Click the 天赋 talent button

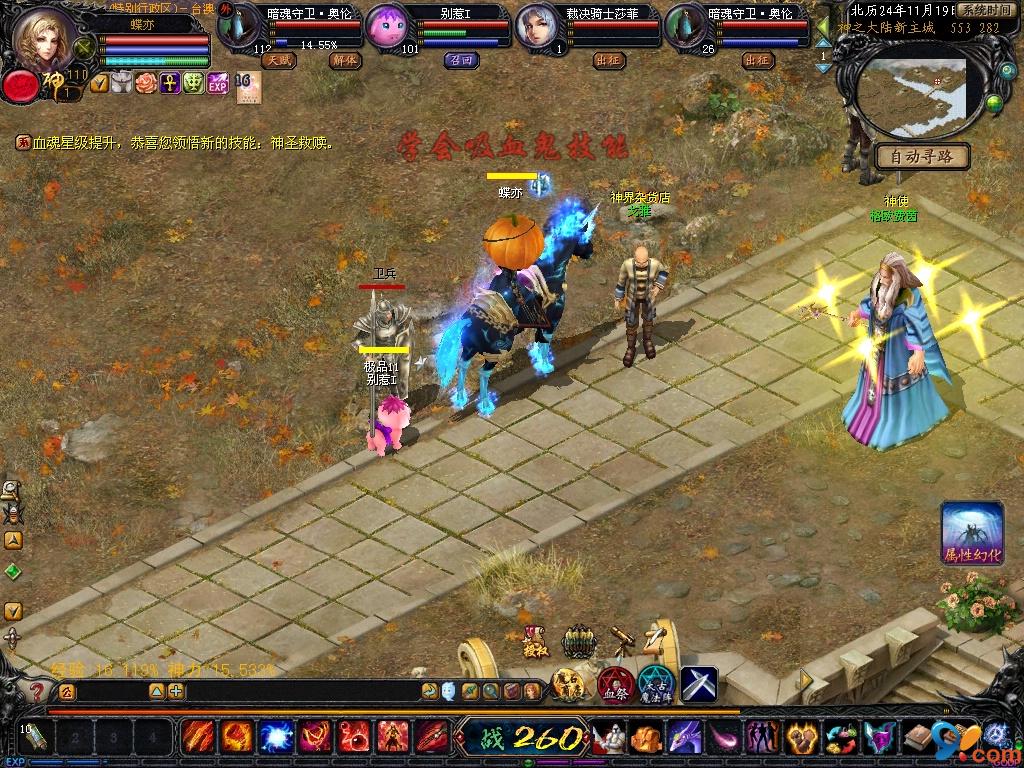pos(278,60)
